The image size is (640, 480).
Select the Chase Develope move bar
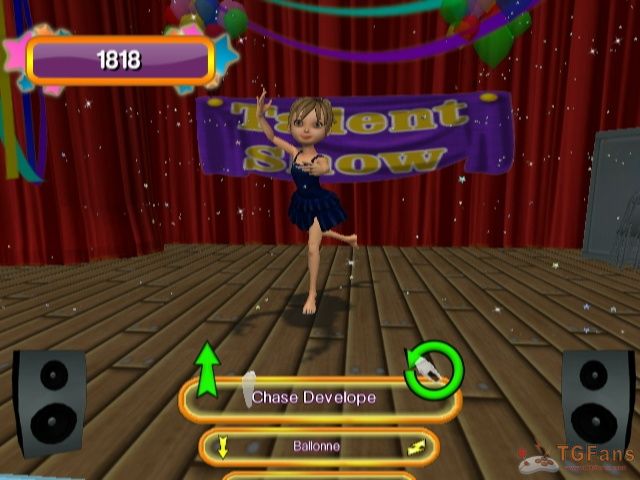click(x=318, y=399)
